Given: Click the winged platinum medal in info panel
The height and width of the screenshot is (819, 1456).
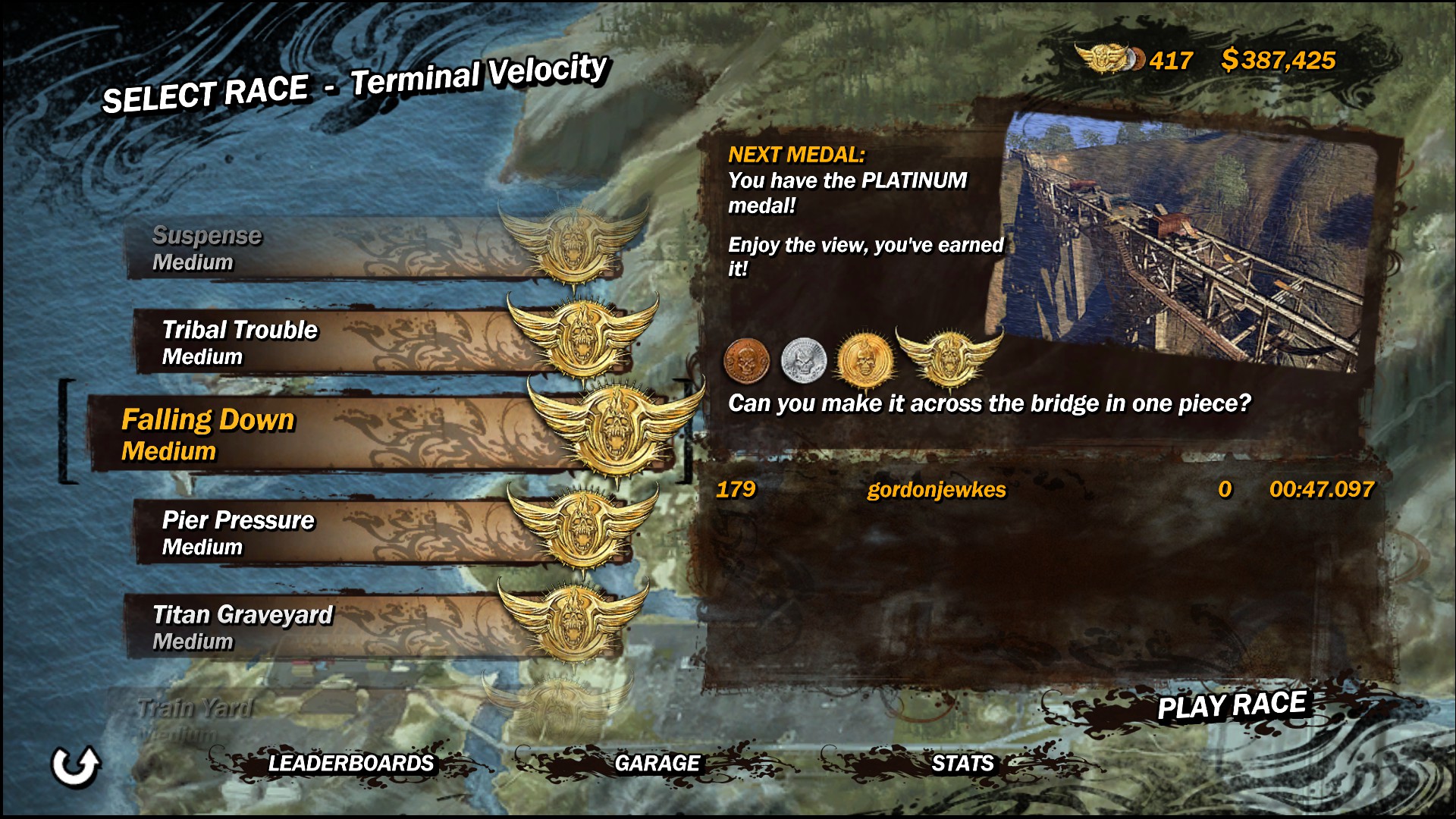Looking at the screenshot, I should click(948, 356).
